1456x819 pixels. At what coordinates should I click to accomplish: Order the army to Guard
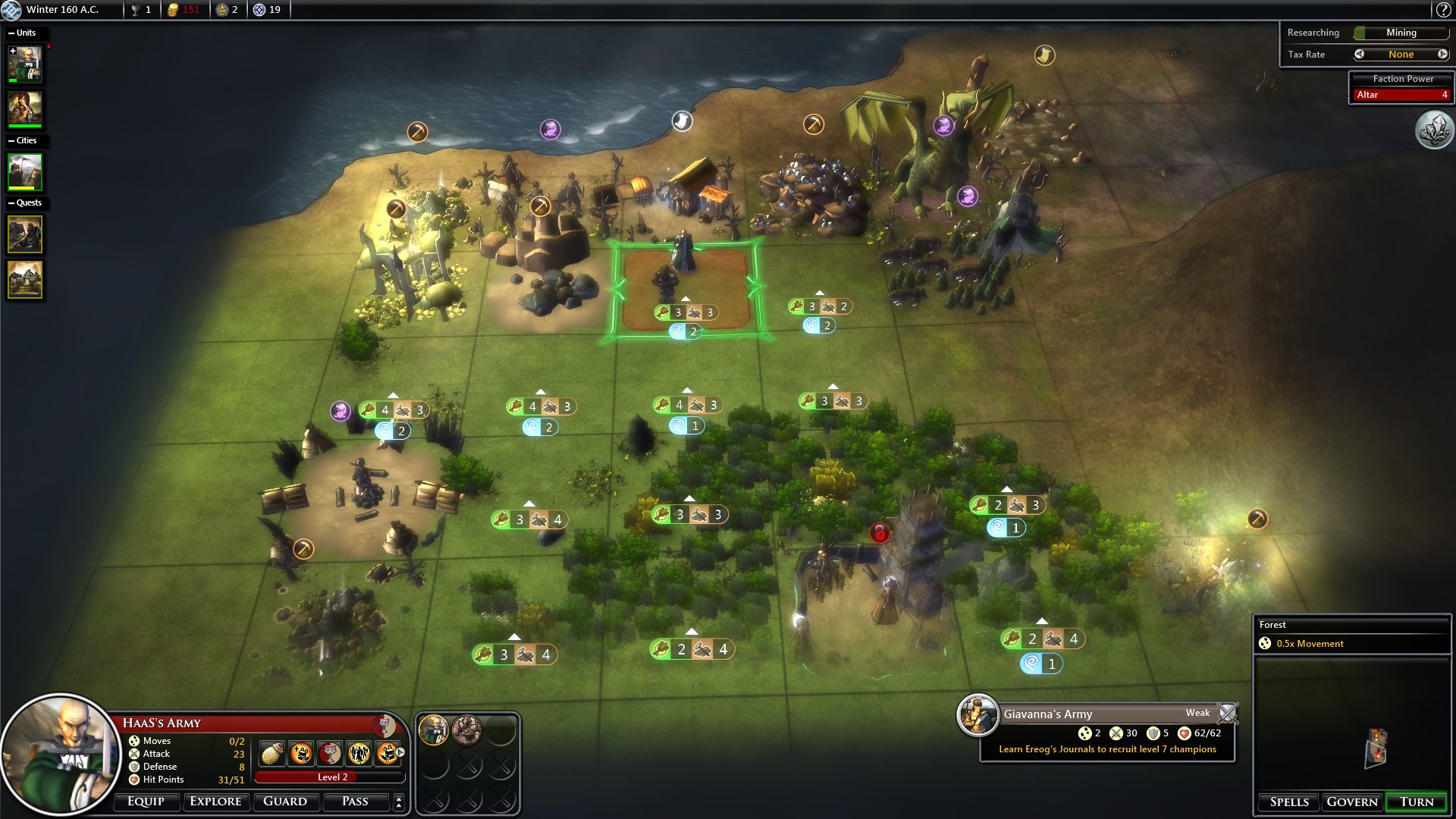tap(284, 801)
